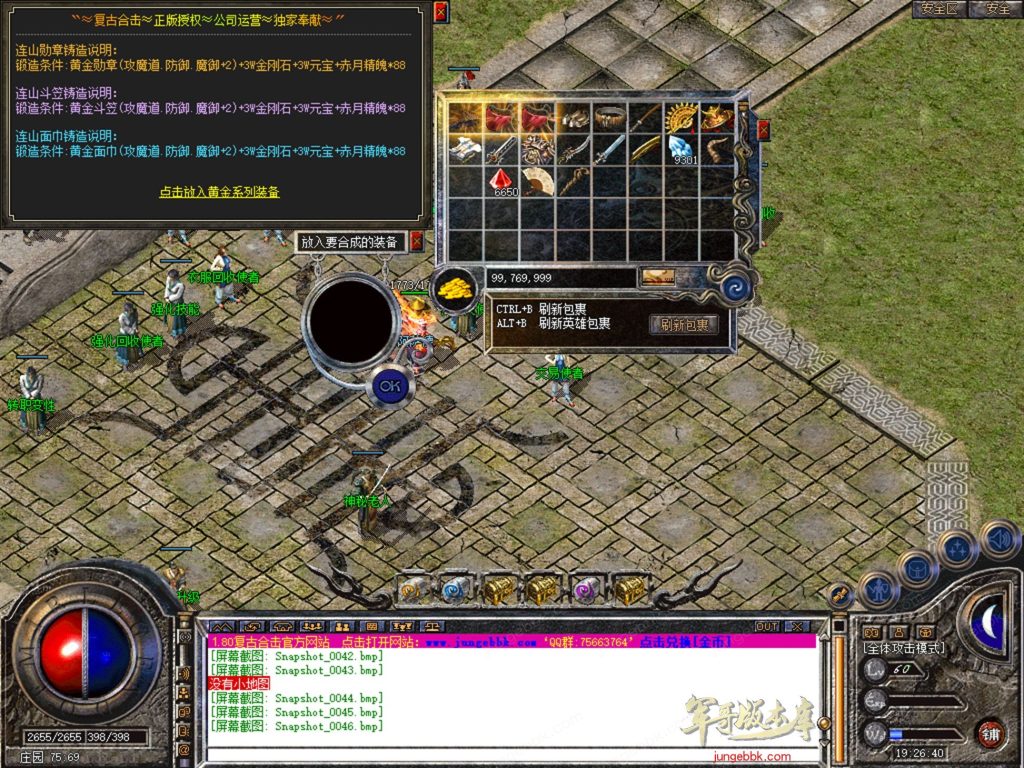The width and height of the screenshot is (1024, 768).
Task: Toggle the sound speaker round button
Action: click(x=999, y=540)
